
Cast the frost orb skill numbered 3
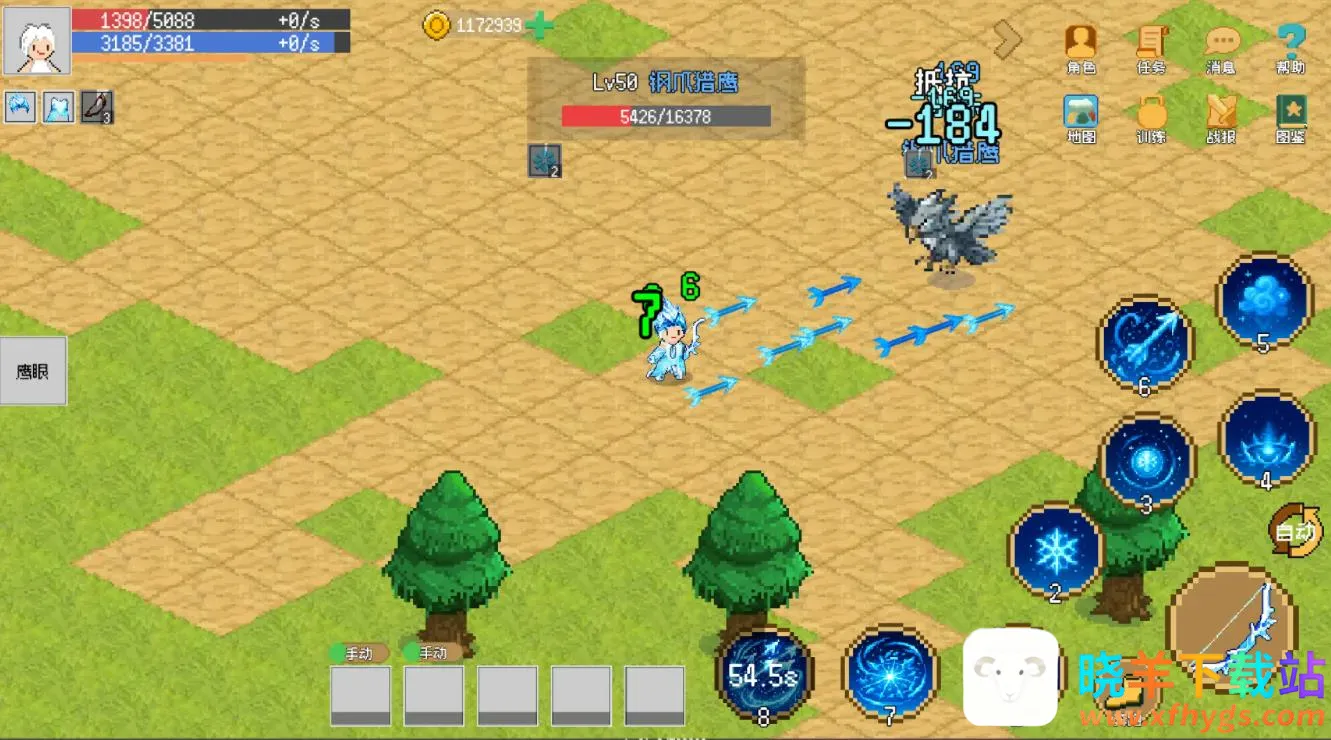[1147, 461]
